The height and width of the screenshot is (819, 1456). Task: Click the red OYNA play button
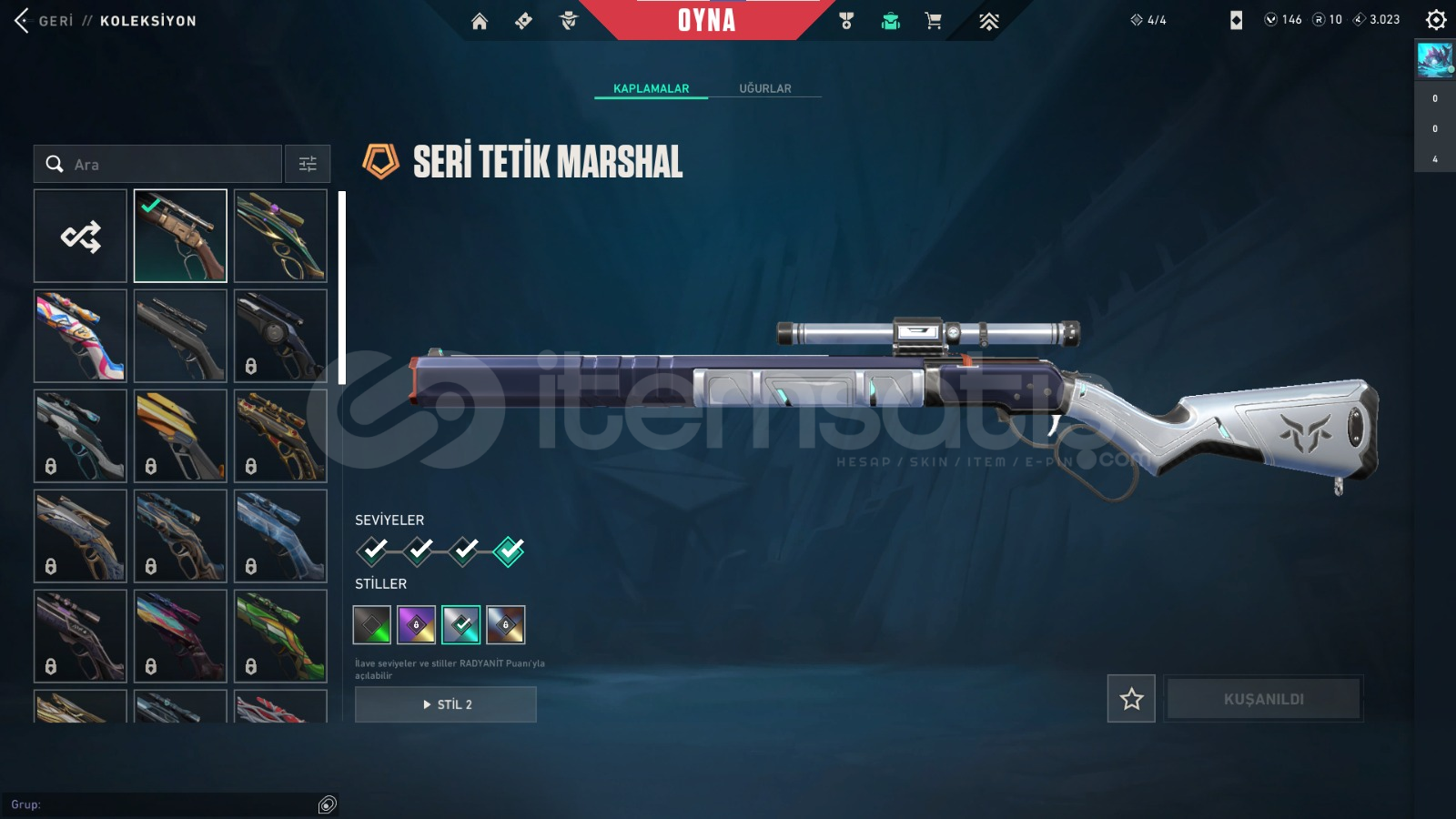[706, 20]
